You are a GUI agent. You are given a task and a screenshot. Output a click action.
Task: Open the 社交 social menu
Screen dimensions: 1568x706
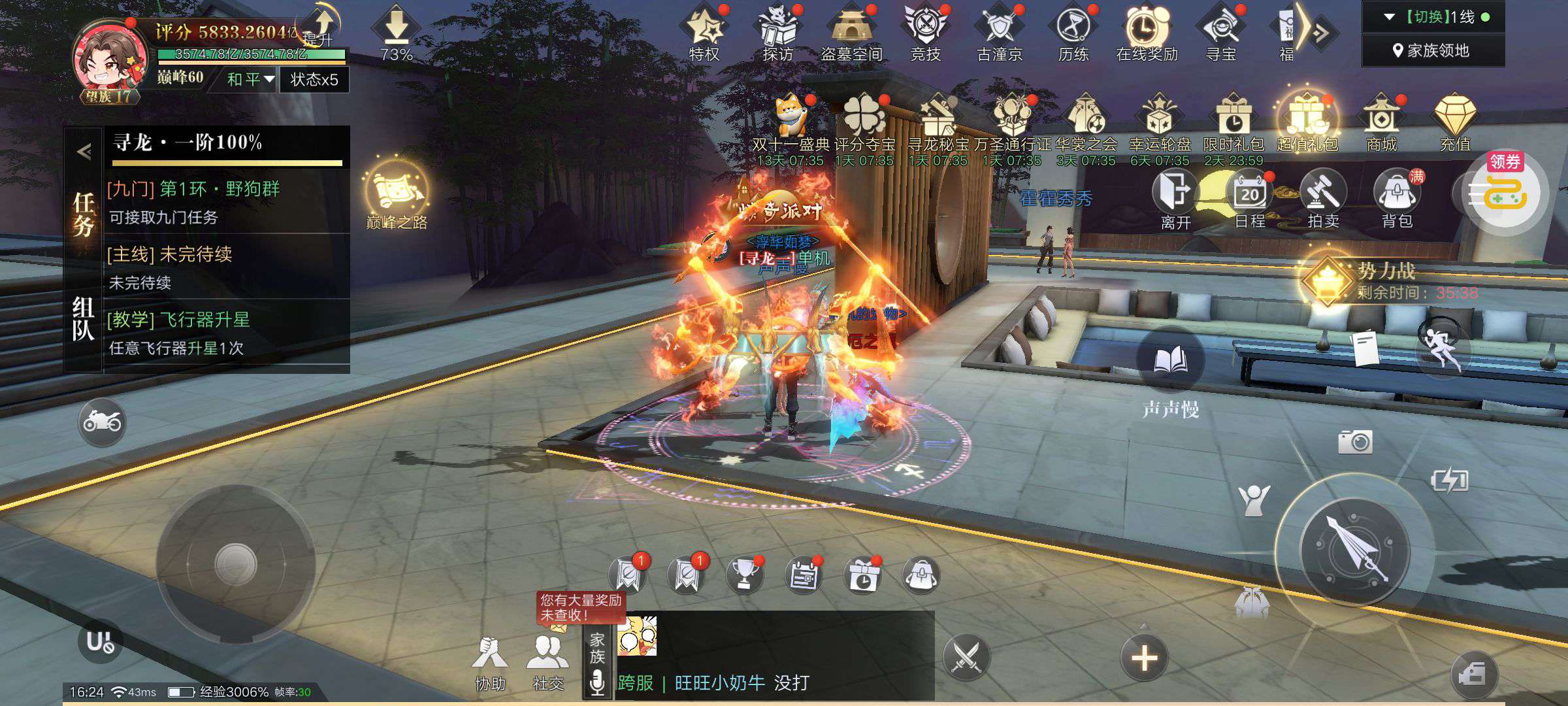(x=547, y=660)
